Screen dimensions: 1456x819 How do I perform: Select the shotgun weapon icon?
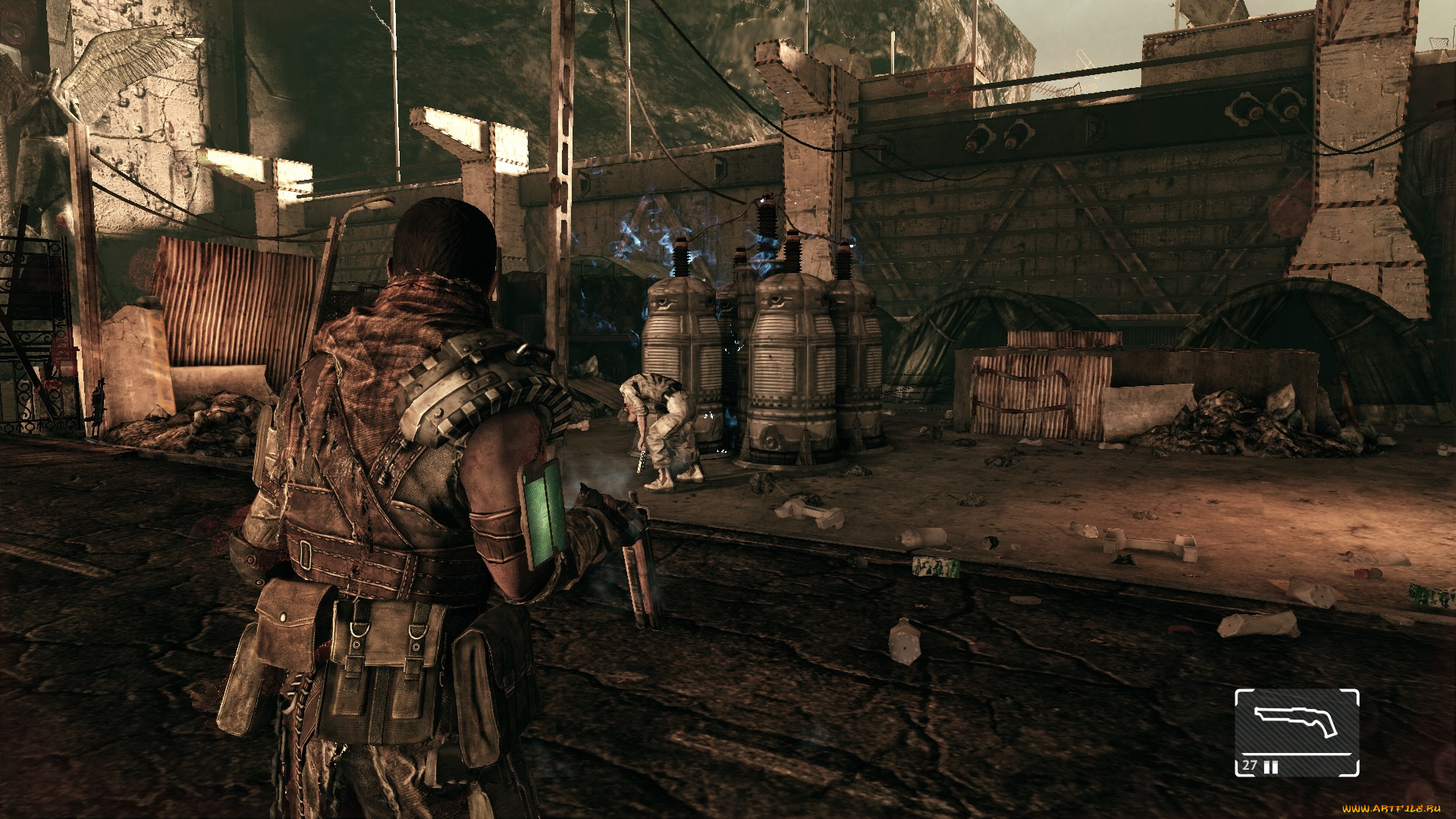click(1295, 721)
